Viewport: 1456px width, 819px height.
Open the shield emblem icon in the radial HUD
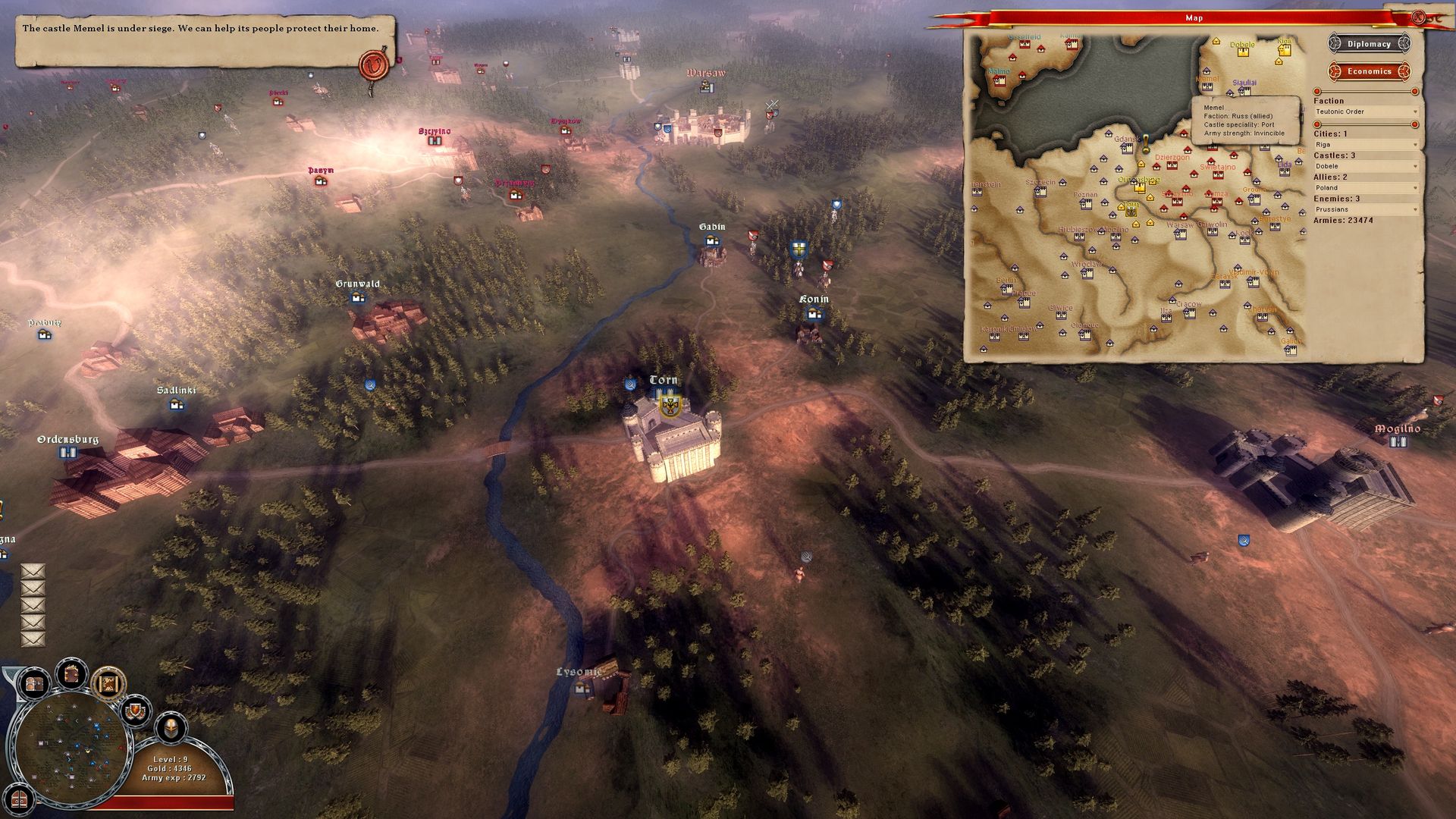point(136,711)
